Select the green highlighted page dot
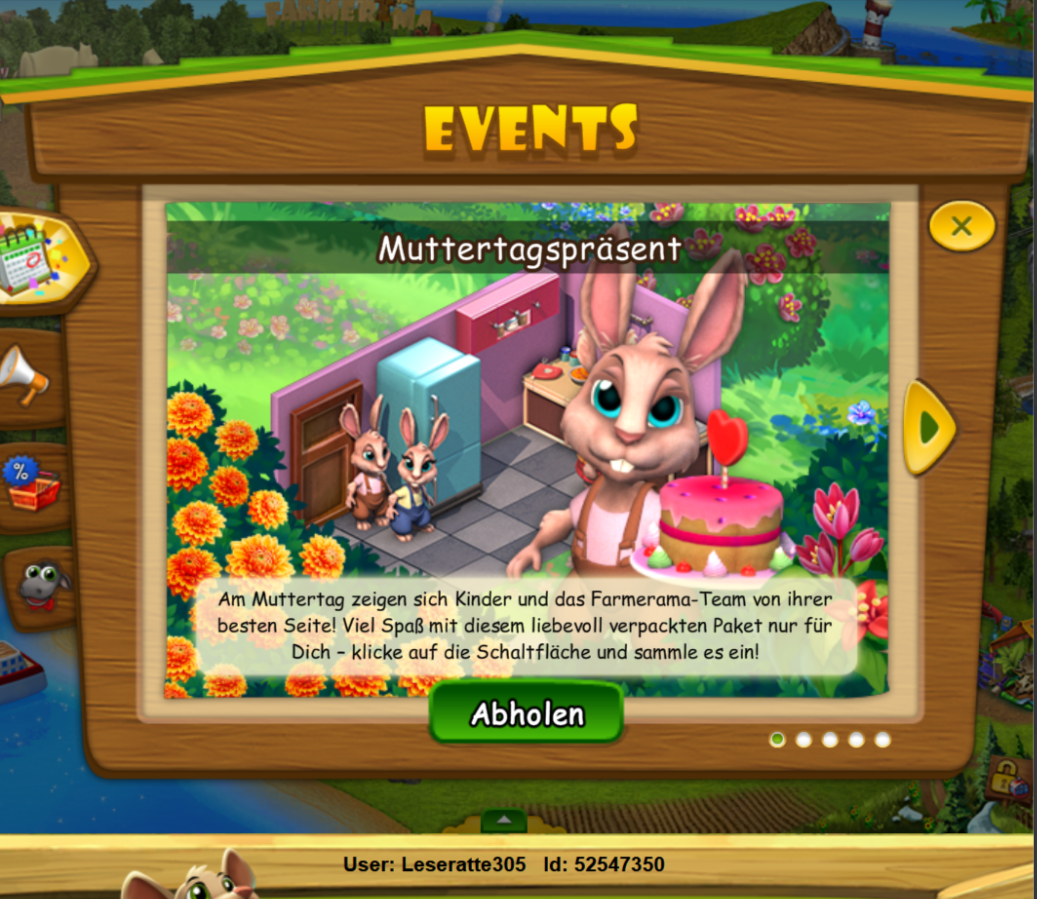 pyautogui.click(x=777, y=740)
